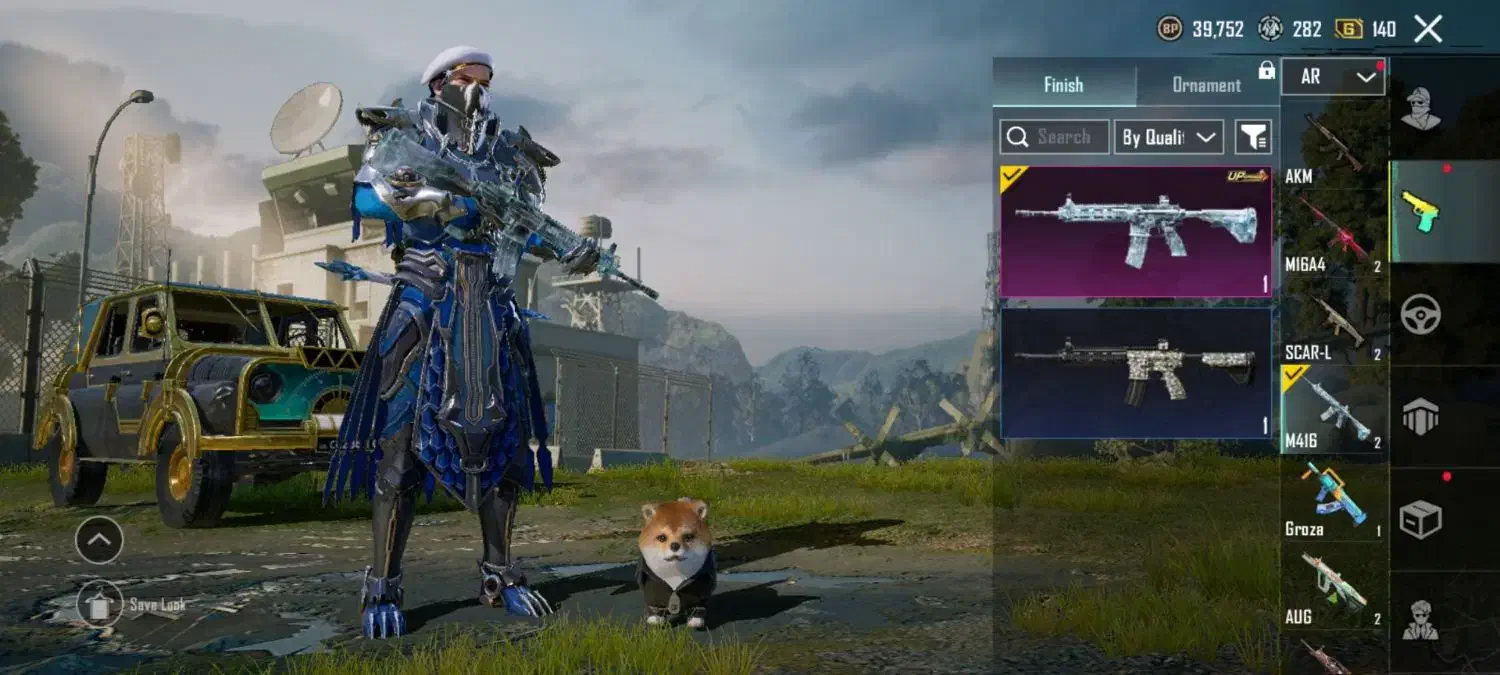Pick the SCAR-L weapon entry

click(1333, 322)
